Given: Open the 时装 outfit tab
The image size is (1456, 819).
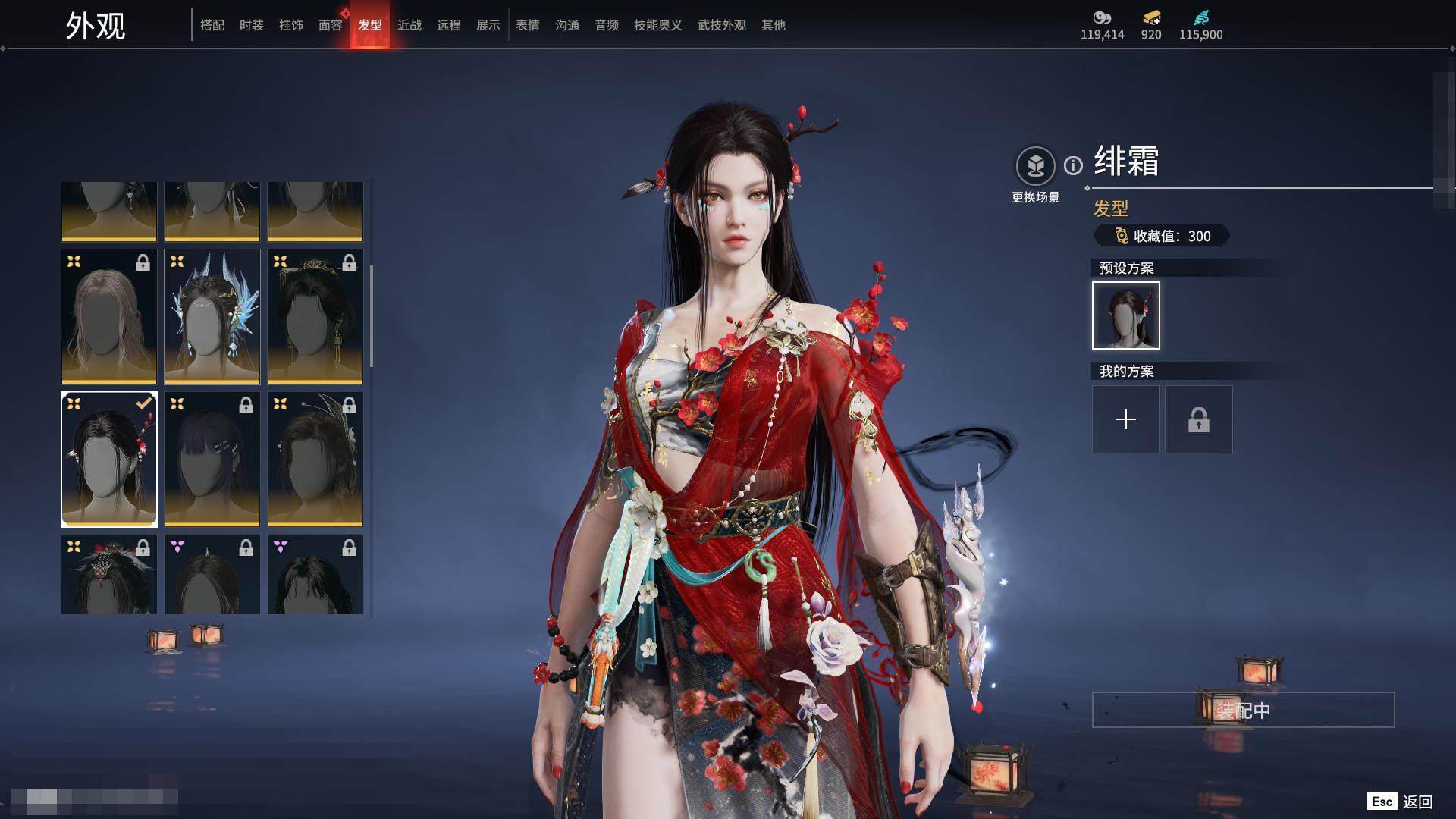Looking at the screenshot, I should (x=252, y=25).
